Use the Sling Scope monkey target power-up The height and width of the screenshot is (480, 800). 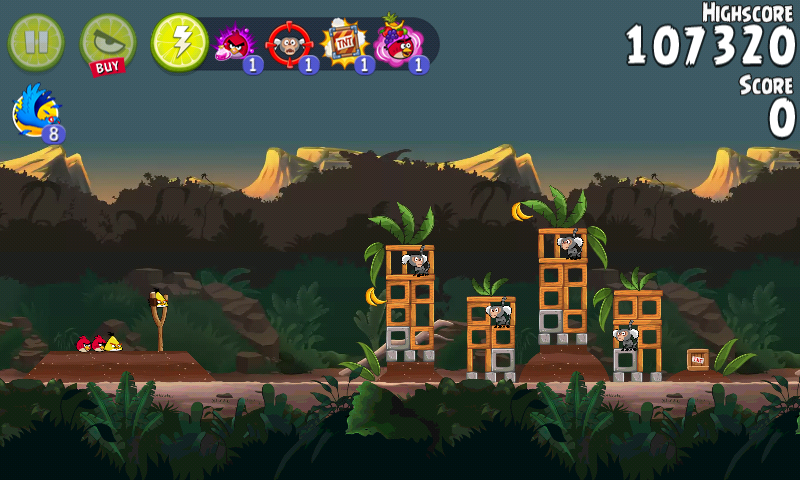pyautogui.click(x=289, y=44)
